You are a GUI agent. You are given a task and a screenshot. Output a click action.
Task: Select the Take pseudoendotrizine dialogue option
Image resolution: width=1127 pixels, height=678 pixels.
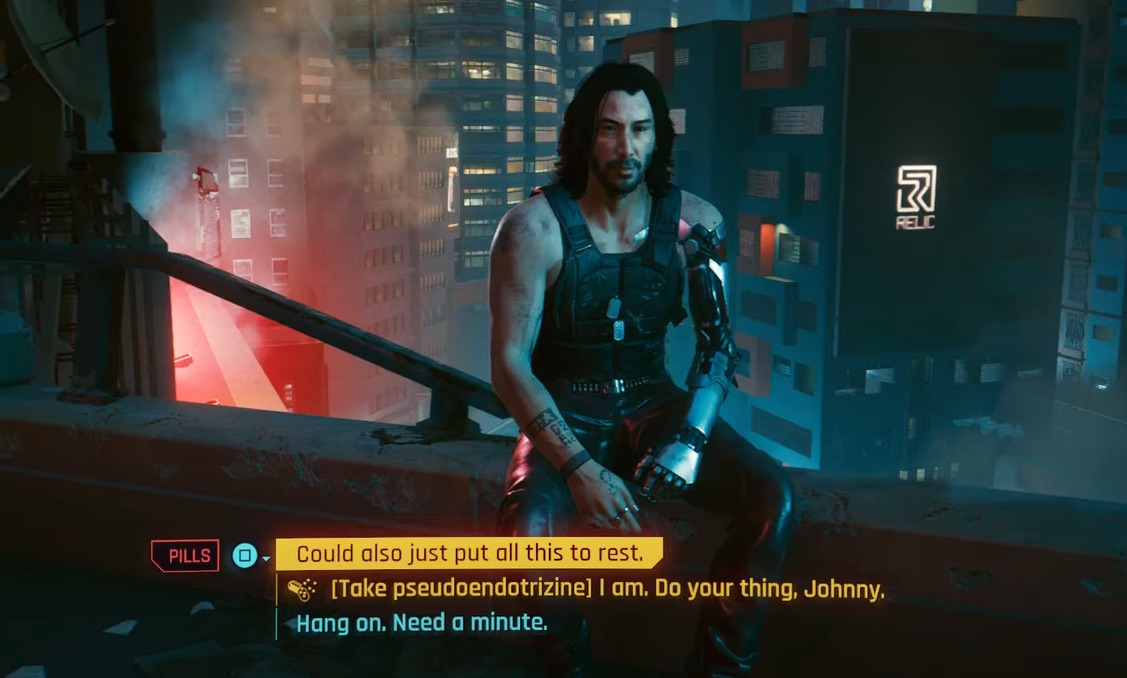click(606, 589)
